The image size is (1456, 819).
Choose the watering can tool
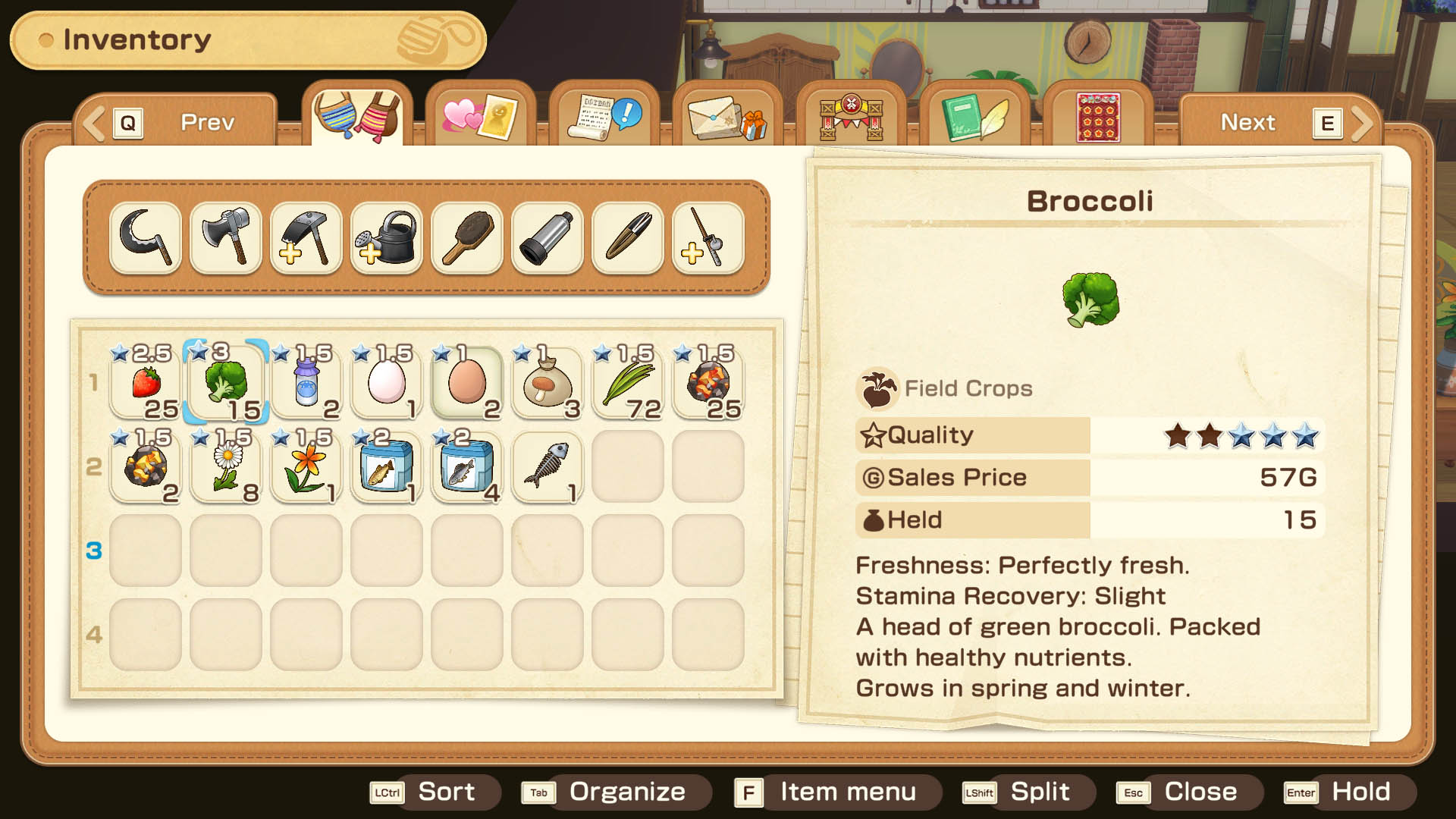click(387, 237)
